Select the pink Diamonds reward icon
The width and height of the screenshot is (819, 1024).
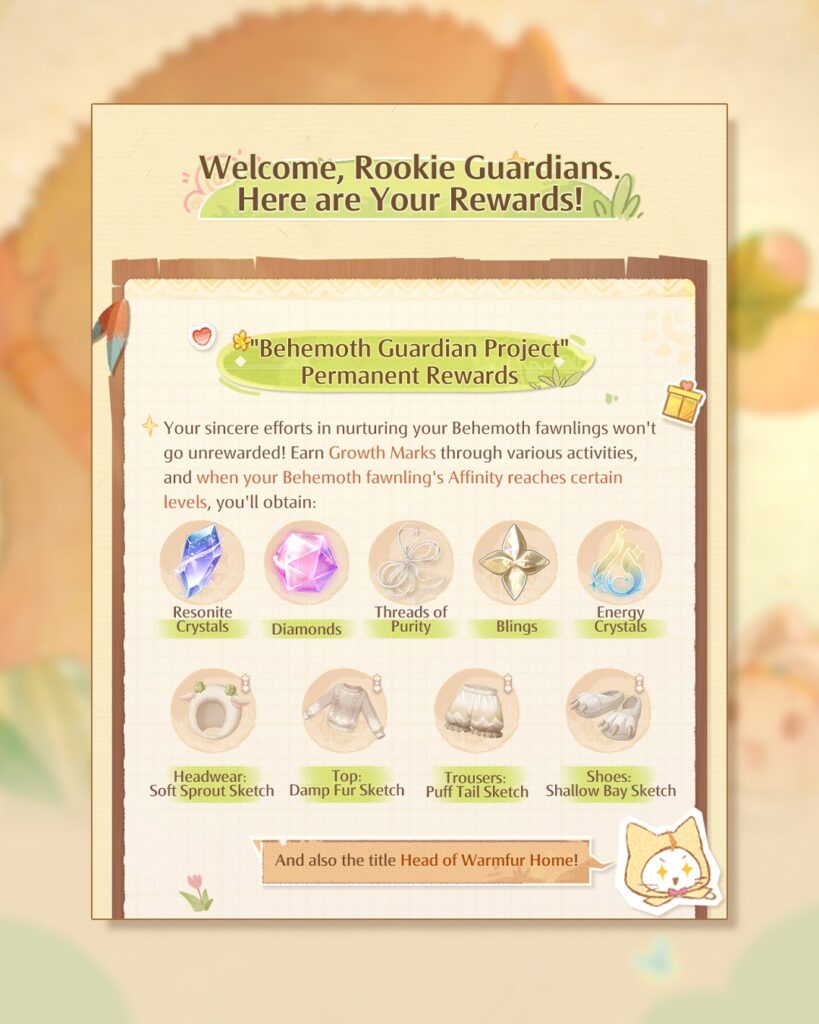[306, 562]
